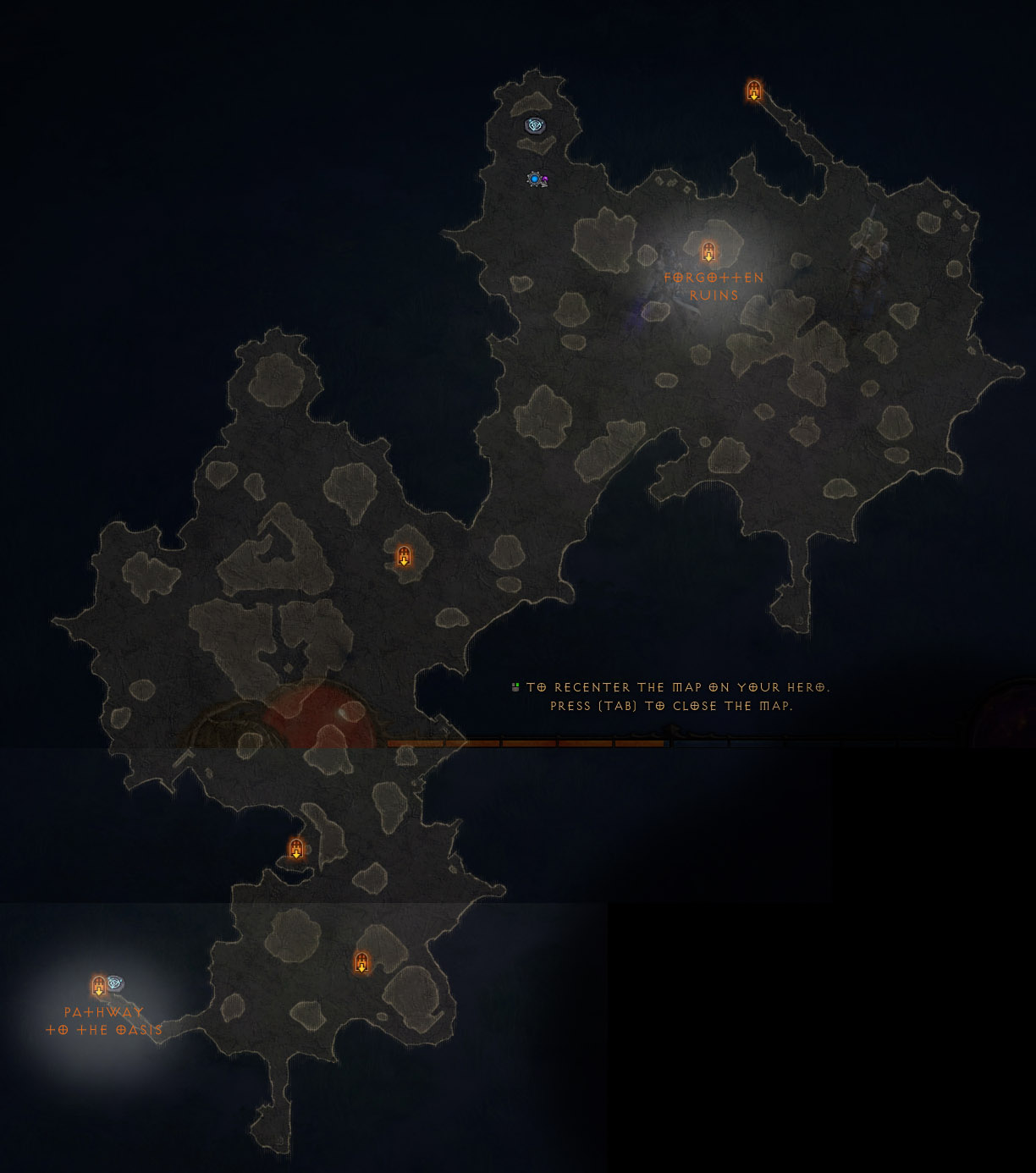This screenshot has height=1173, width=1036.
Task: Select the waypoint marker nearest the hero
Action: point(534,126)
